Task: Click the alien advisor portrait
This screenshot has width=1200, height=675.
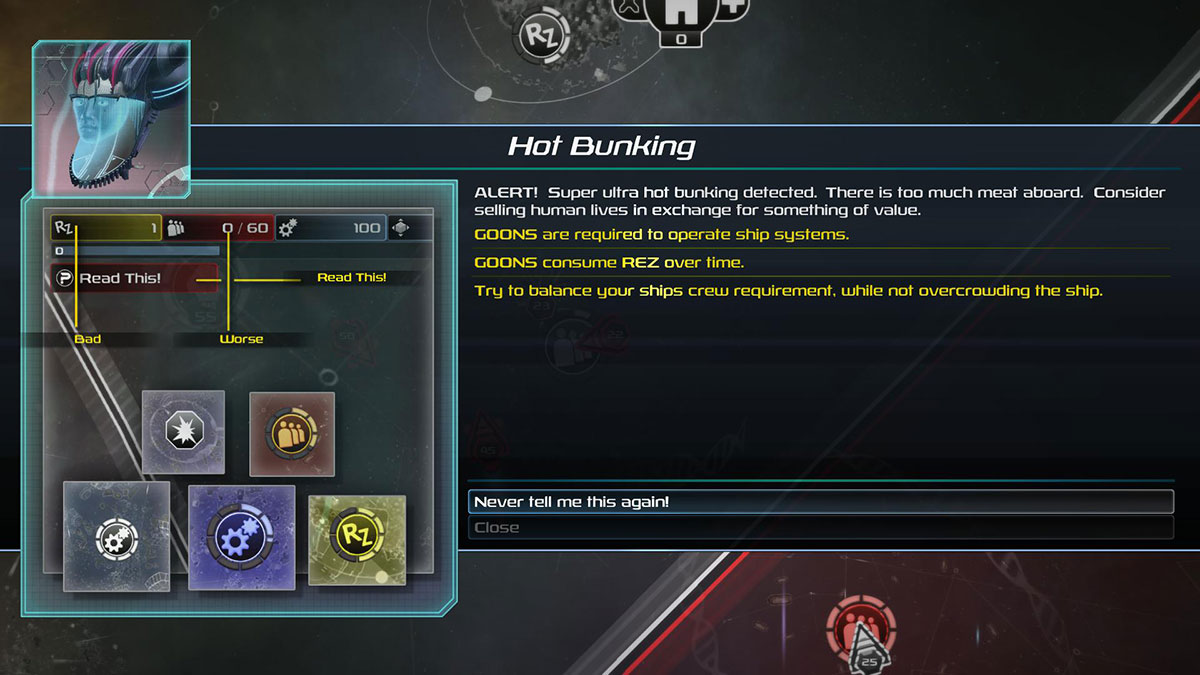Action: click(111, 118)
